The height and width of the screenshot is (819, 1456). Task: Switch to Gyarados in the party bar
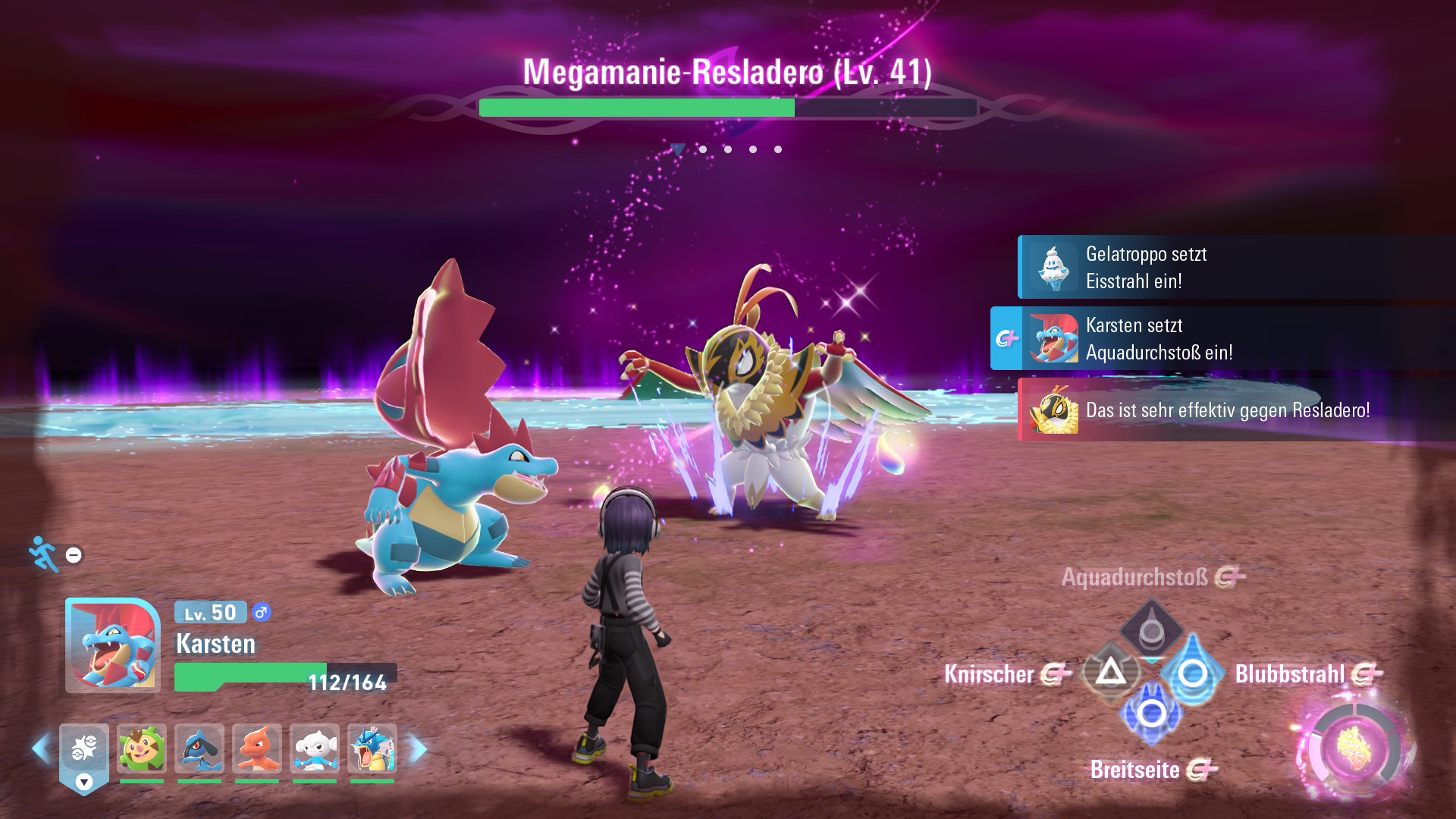point(372,749)
